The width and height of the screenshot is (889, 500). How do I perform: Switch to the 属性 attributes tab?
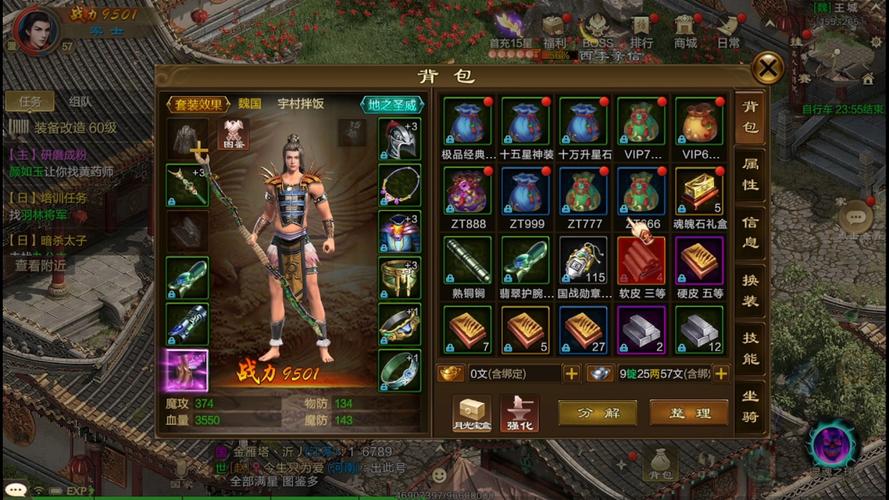click(749, 177)
